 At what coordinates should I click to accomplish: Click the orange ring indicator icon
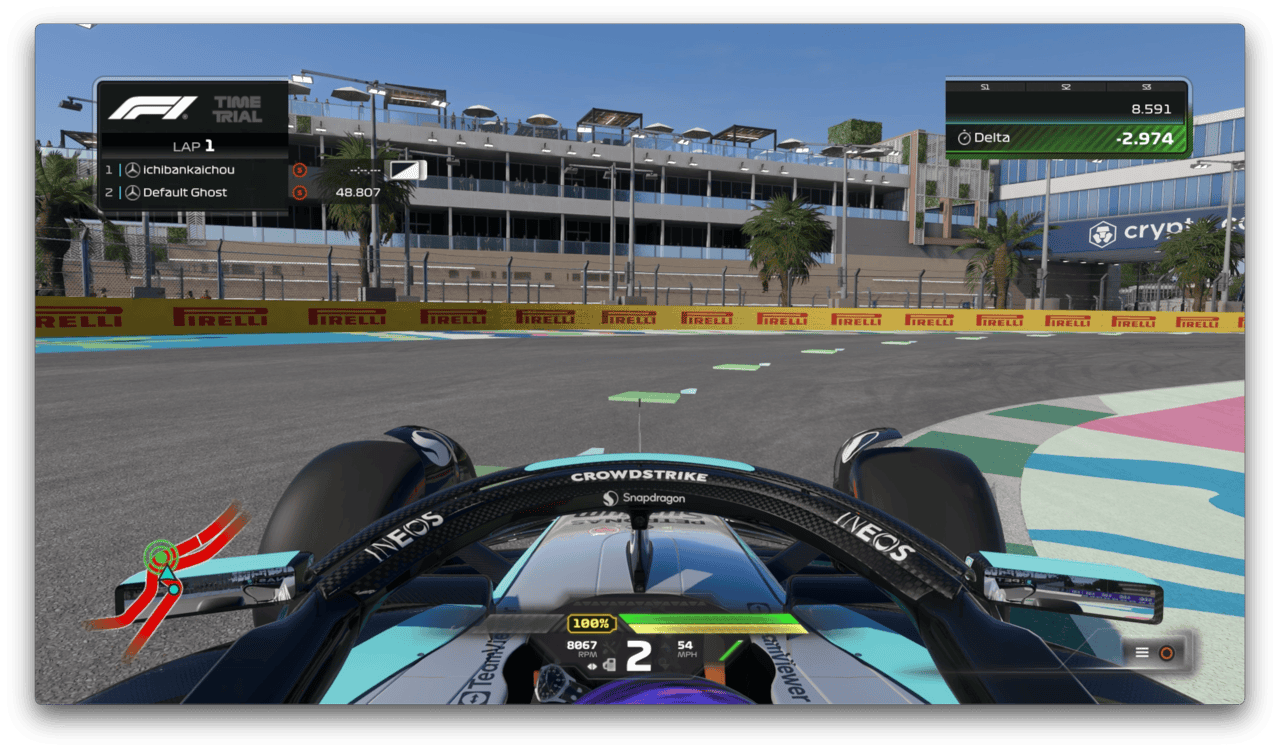(x=1166, y=653)
